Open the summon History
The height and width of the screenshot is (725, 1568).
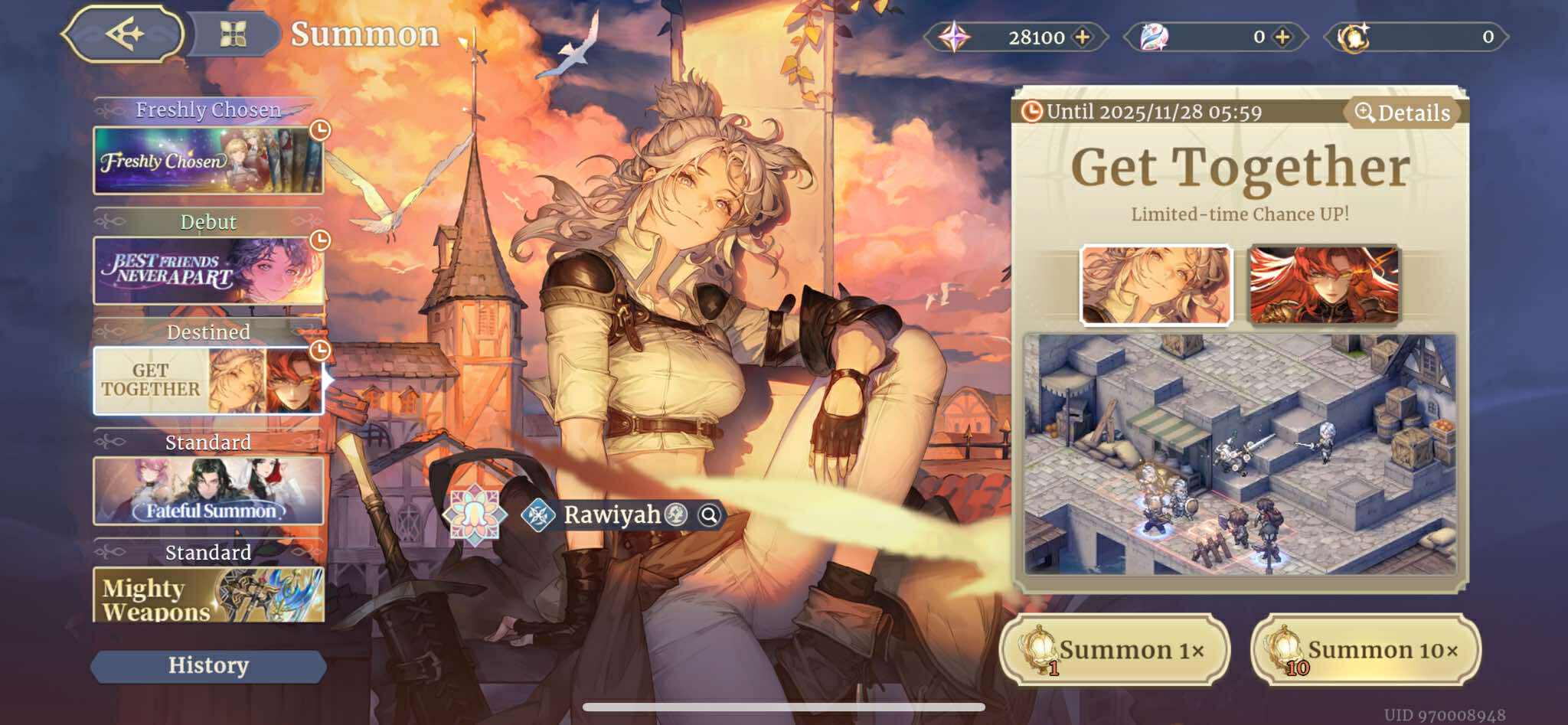[x=207, y=665]
